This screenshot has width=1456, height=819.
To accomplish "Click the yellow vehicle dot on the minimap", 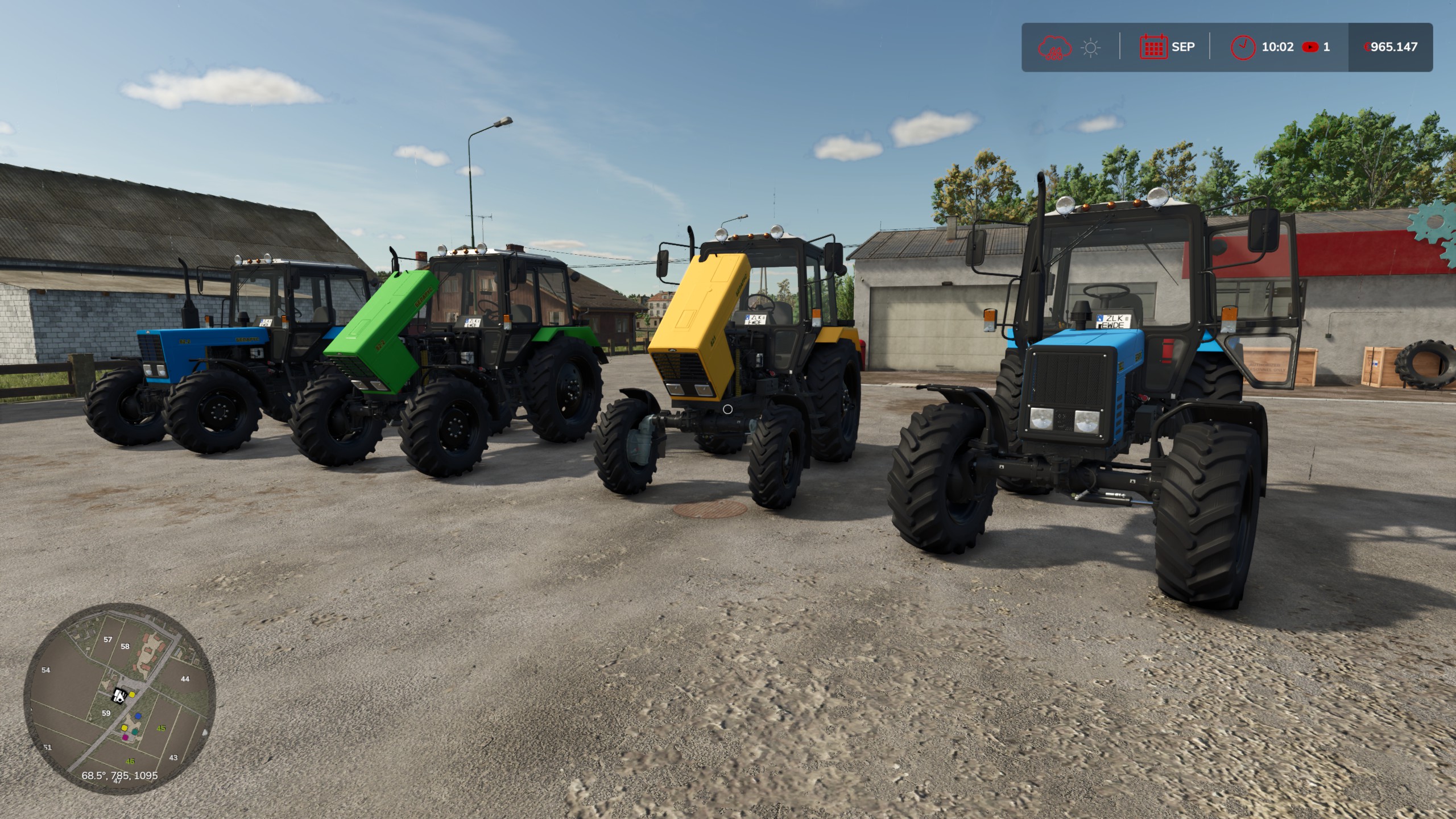I will point(131,694).
